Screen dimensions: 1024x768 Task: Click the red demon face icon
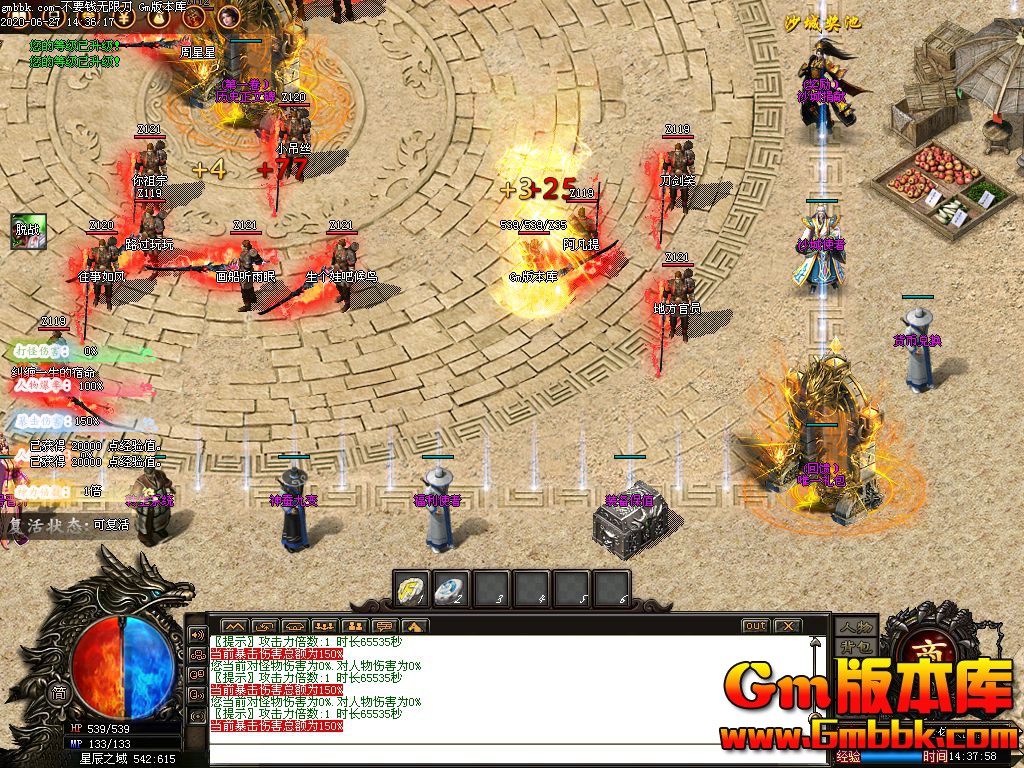(x=193, y=17)
